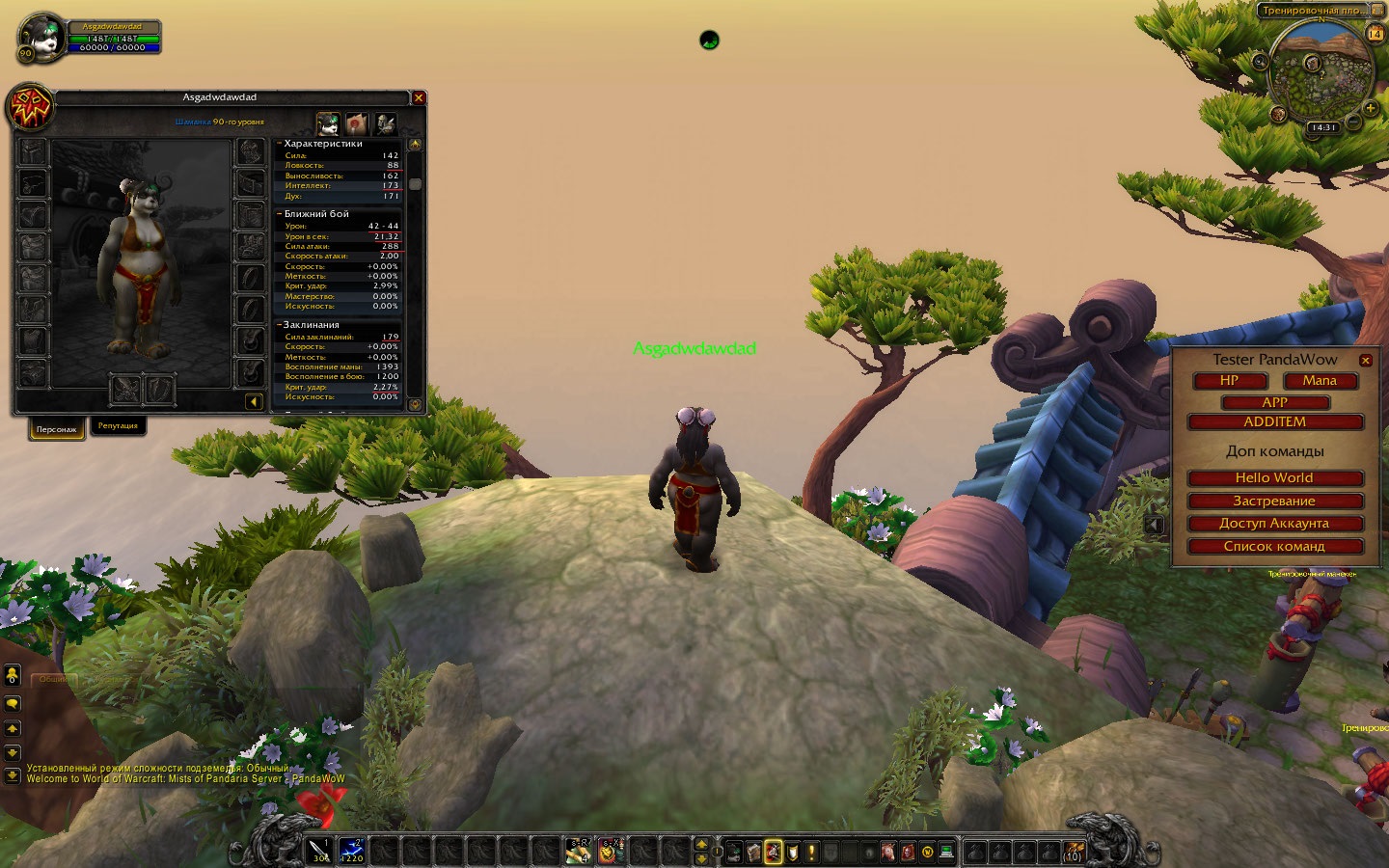Collapse the Характеристики stats section
The height and width of the screenshot is (868, 1389).
(x=280, y=144)
